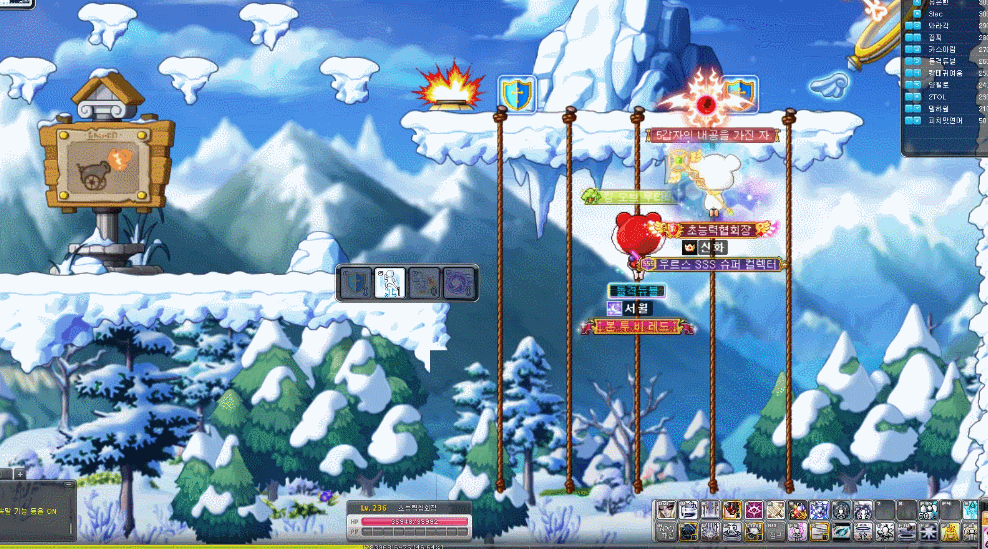
Task: Activate the pink eye sigil skill
Action: tap(753, 510)
